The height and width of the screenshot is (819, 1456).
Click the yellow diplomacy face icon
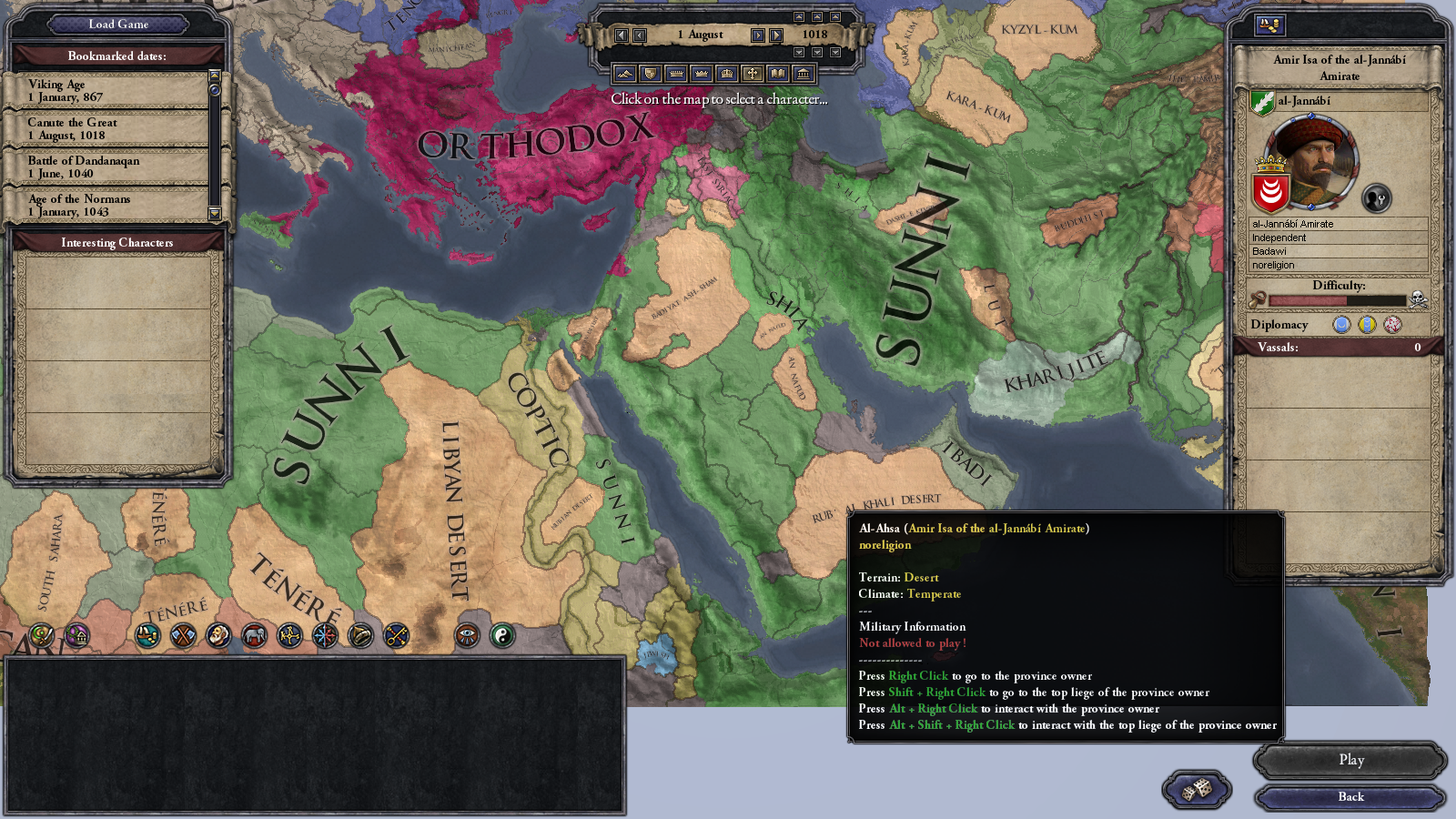pyautogui.click(x=1367, y=324)
